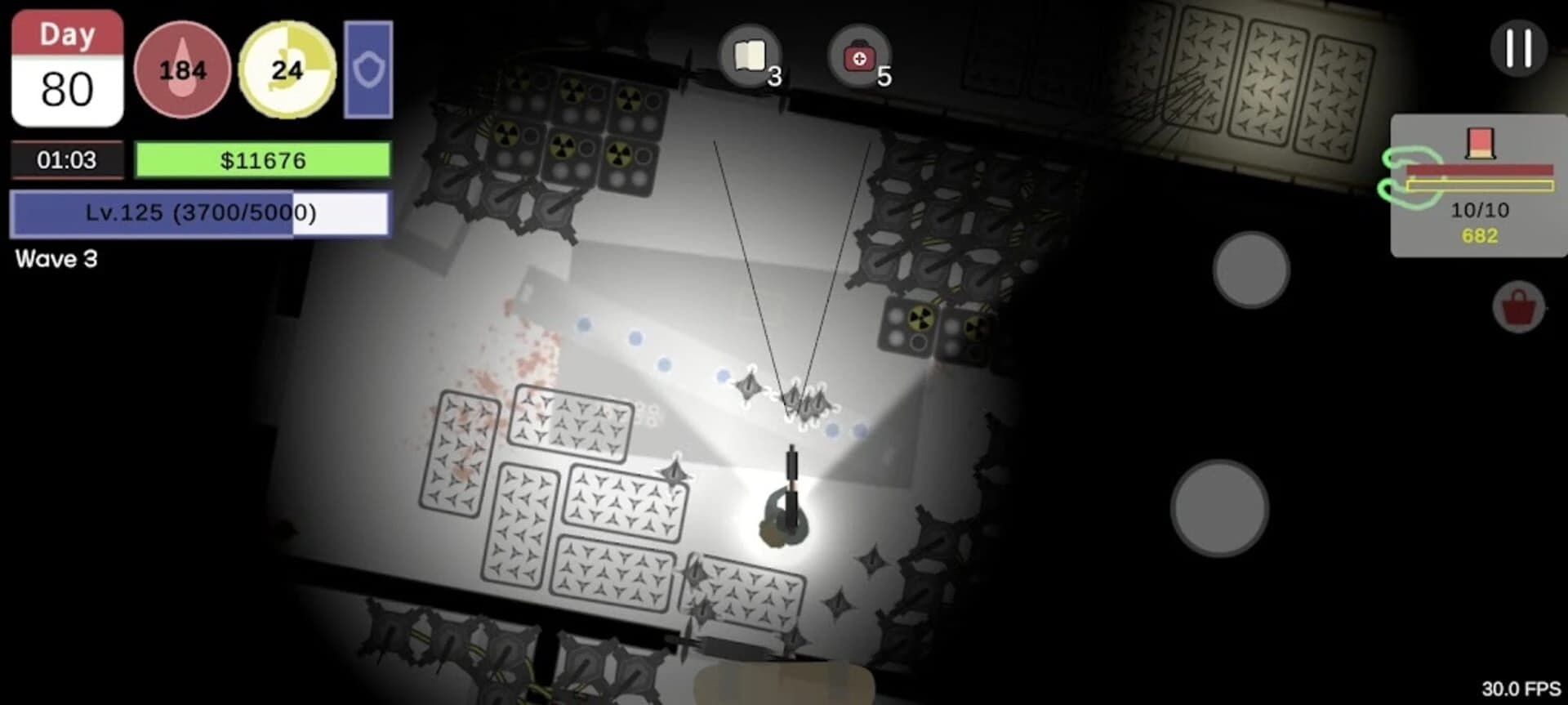Use the medkit icon showing 5
Image resolution: width=1568 pixels, height=705 pixels.
click(856, 56)
